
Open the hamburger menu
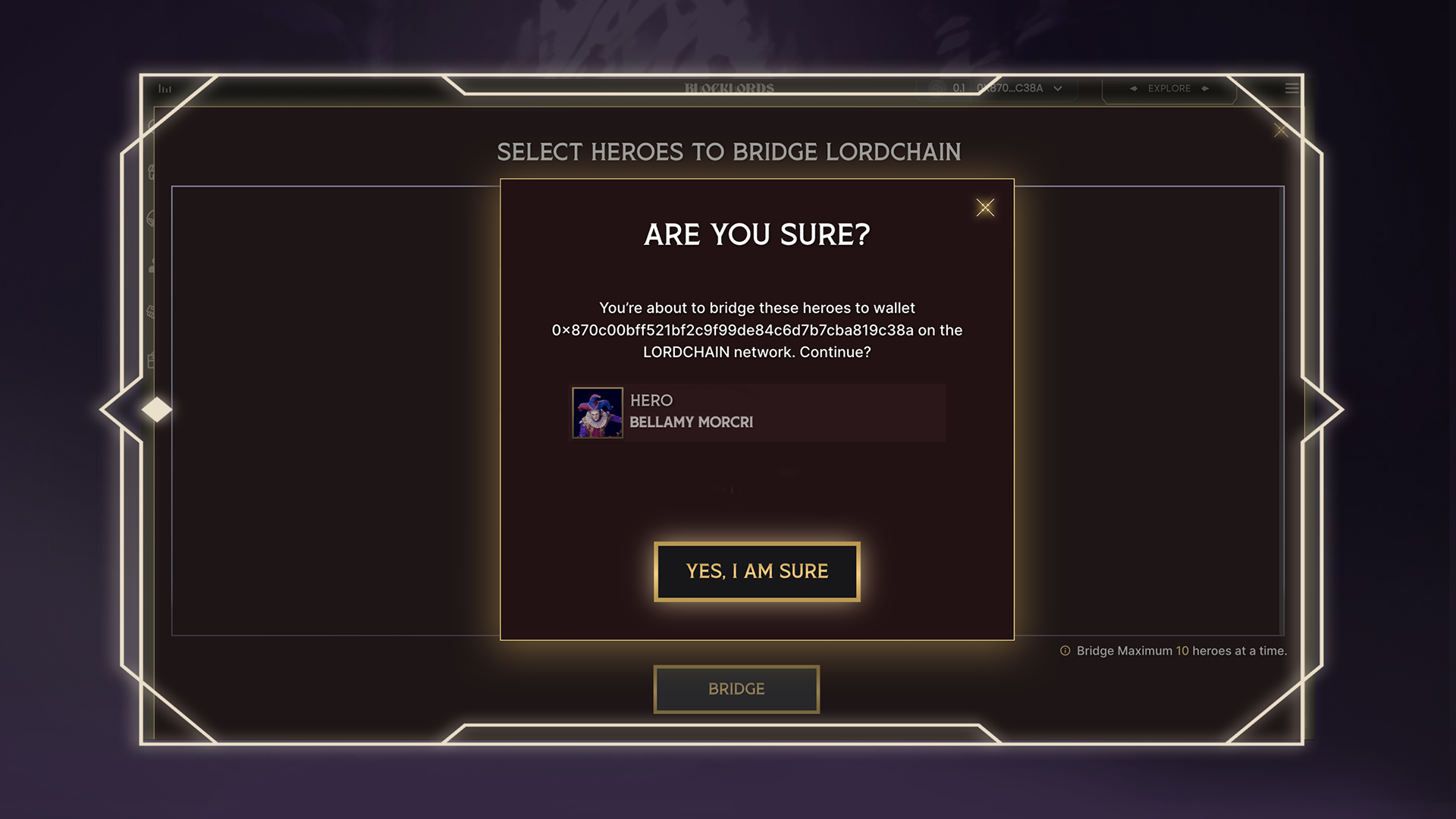pos(1291,89)
